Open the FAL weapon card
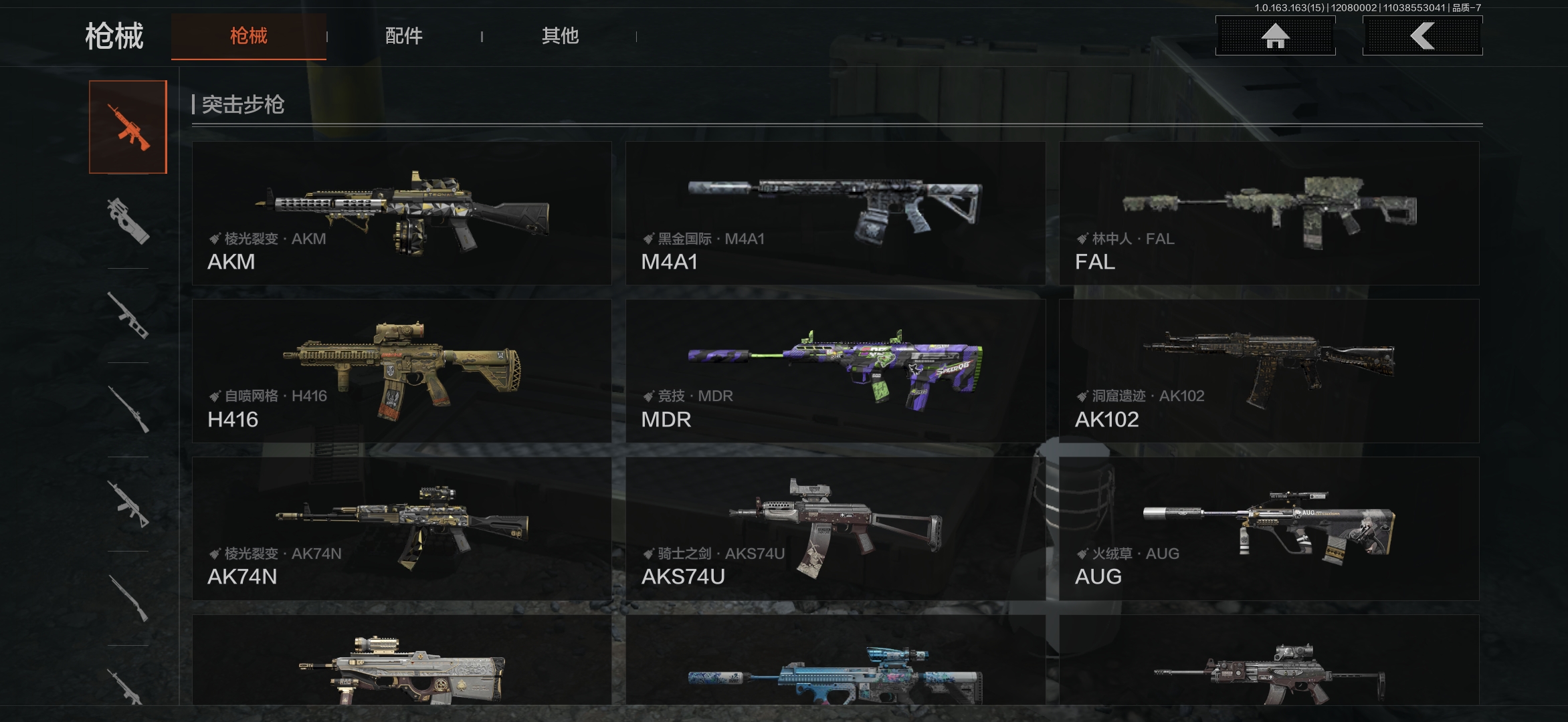 1269,213
